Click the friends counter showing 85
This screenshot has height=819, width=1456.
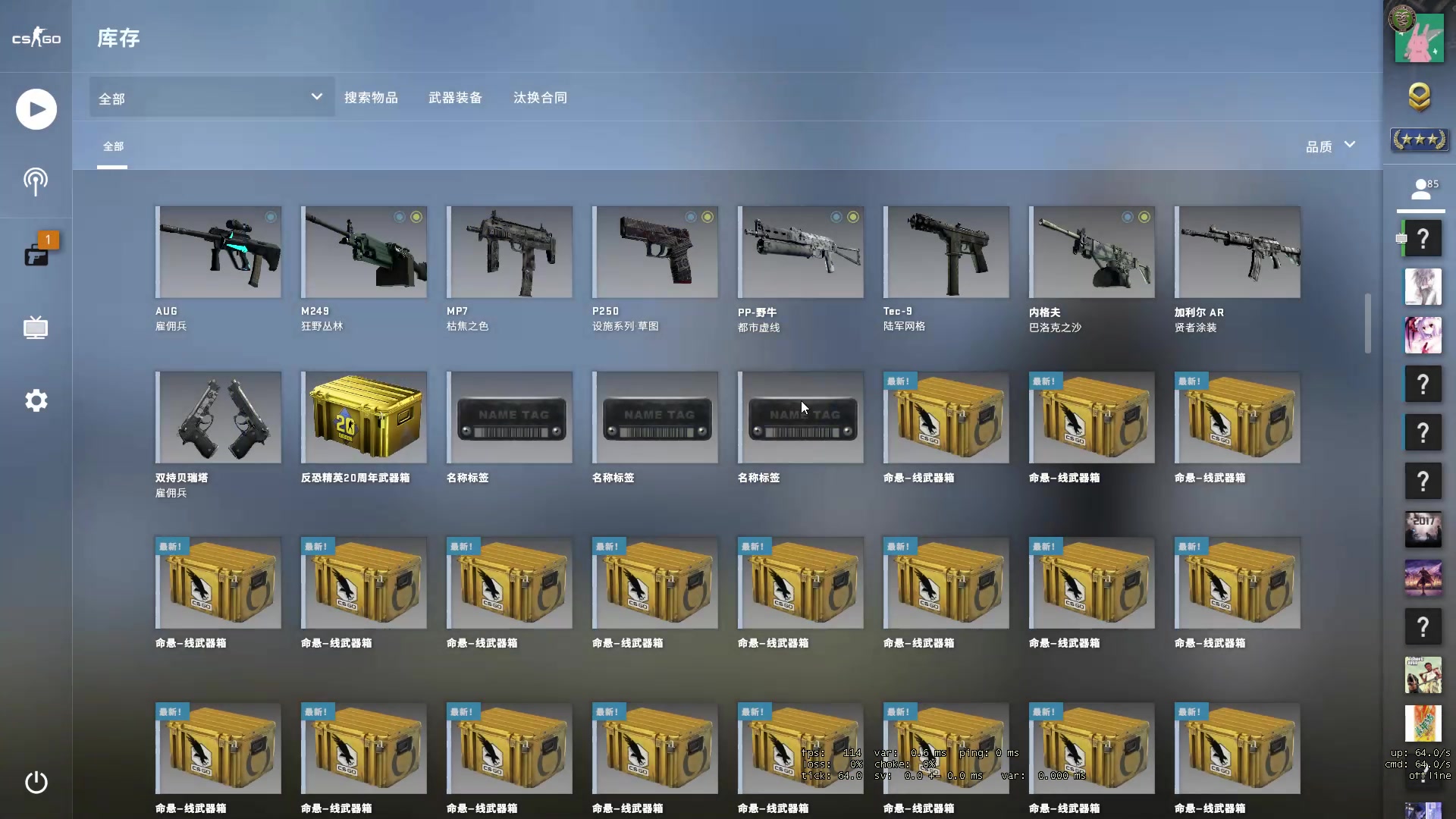tap(1423, 187)
